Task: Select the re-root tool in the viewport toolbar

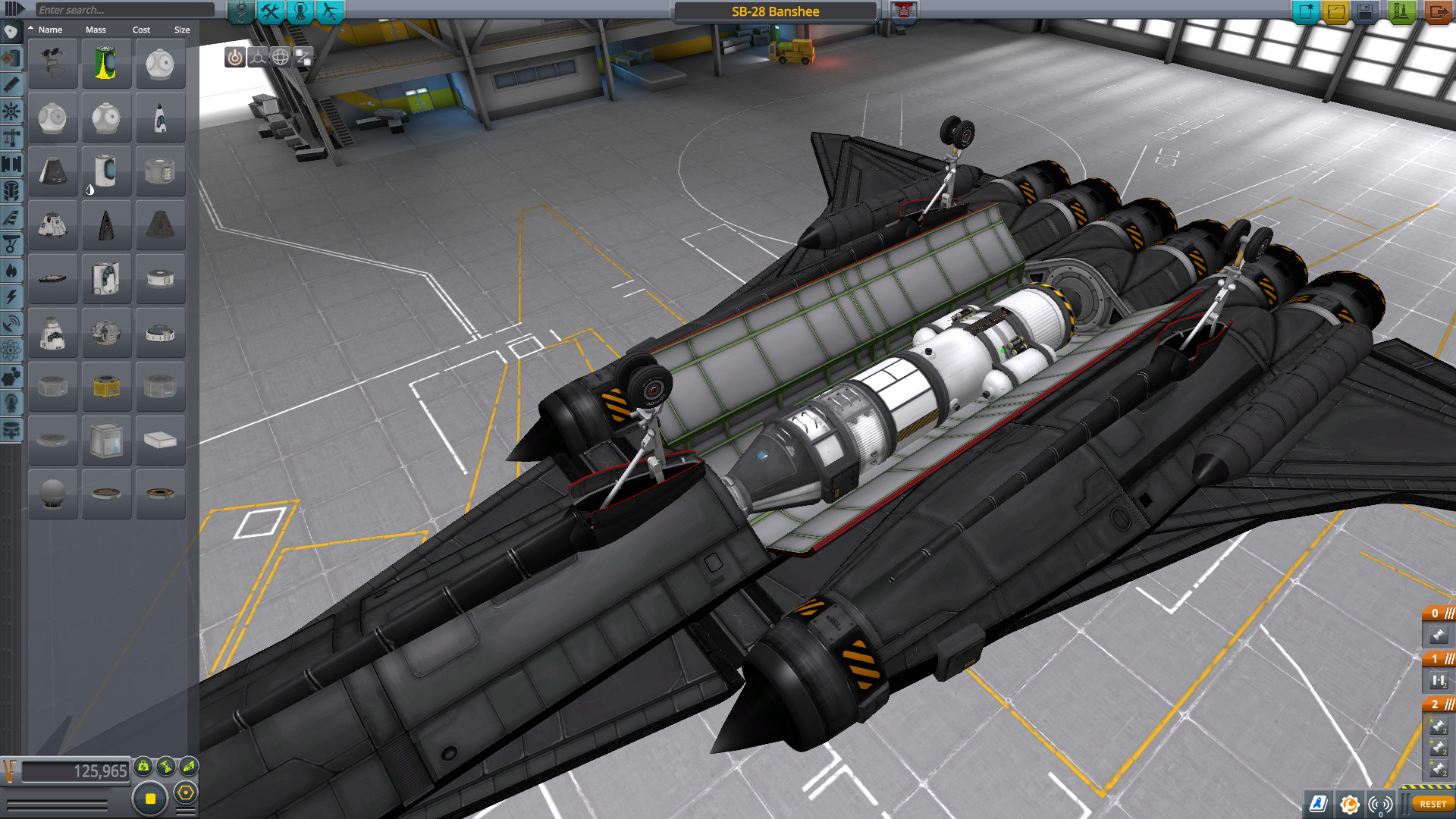Action: (x=303, y=57)
